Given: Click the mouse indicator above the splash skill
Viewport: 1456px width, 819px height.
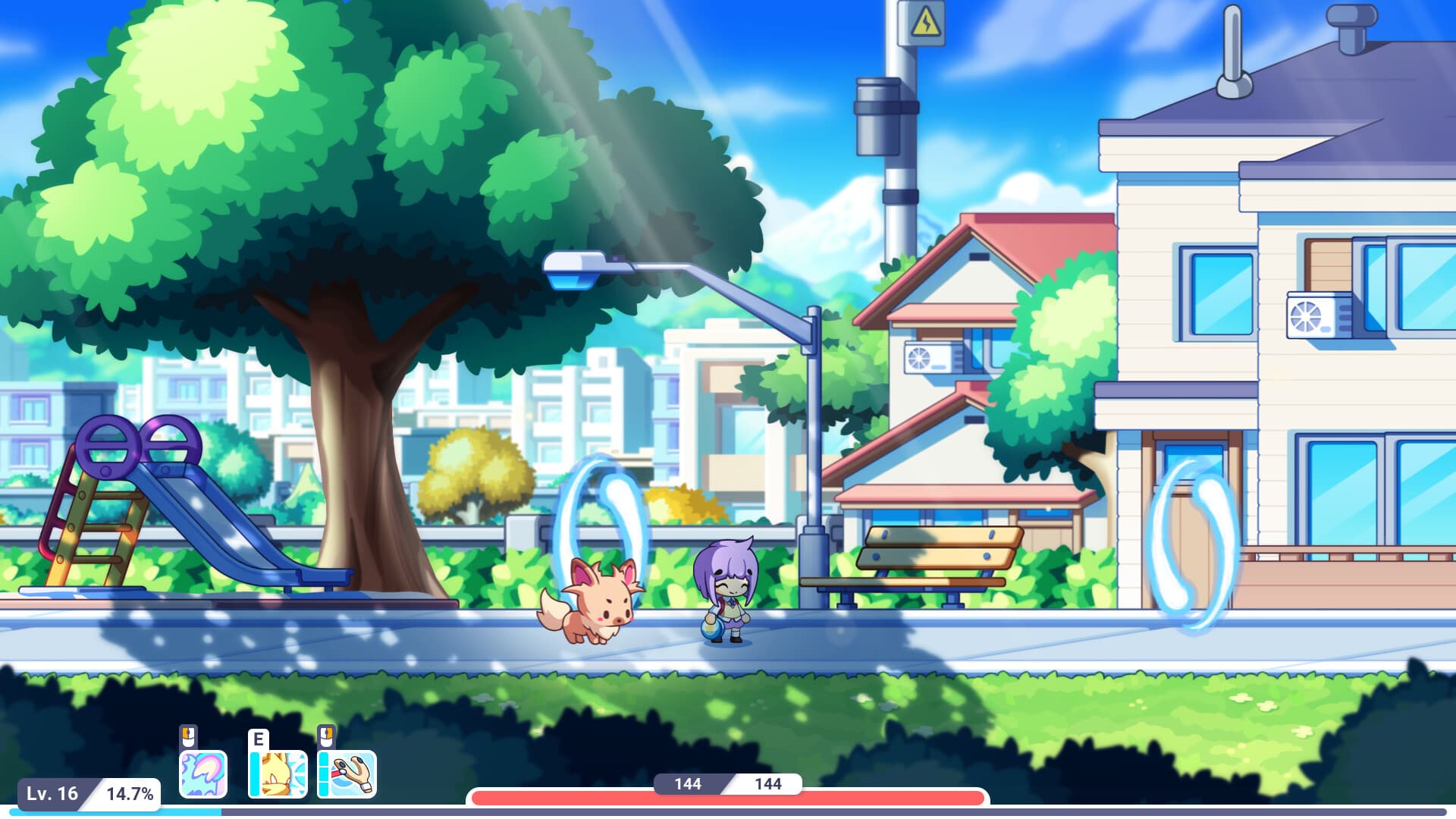Looking at the screenshot, I should tap(189, 736).
